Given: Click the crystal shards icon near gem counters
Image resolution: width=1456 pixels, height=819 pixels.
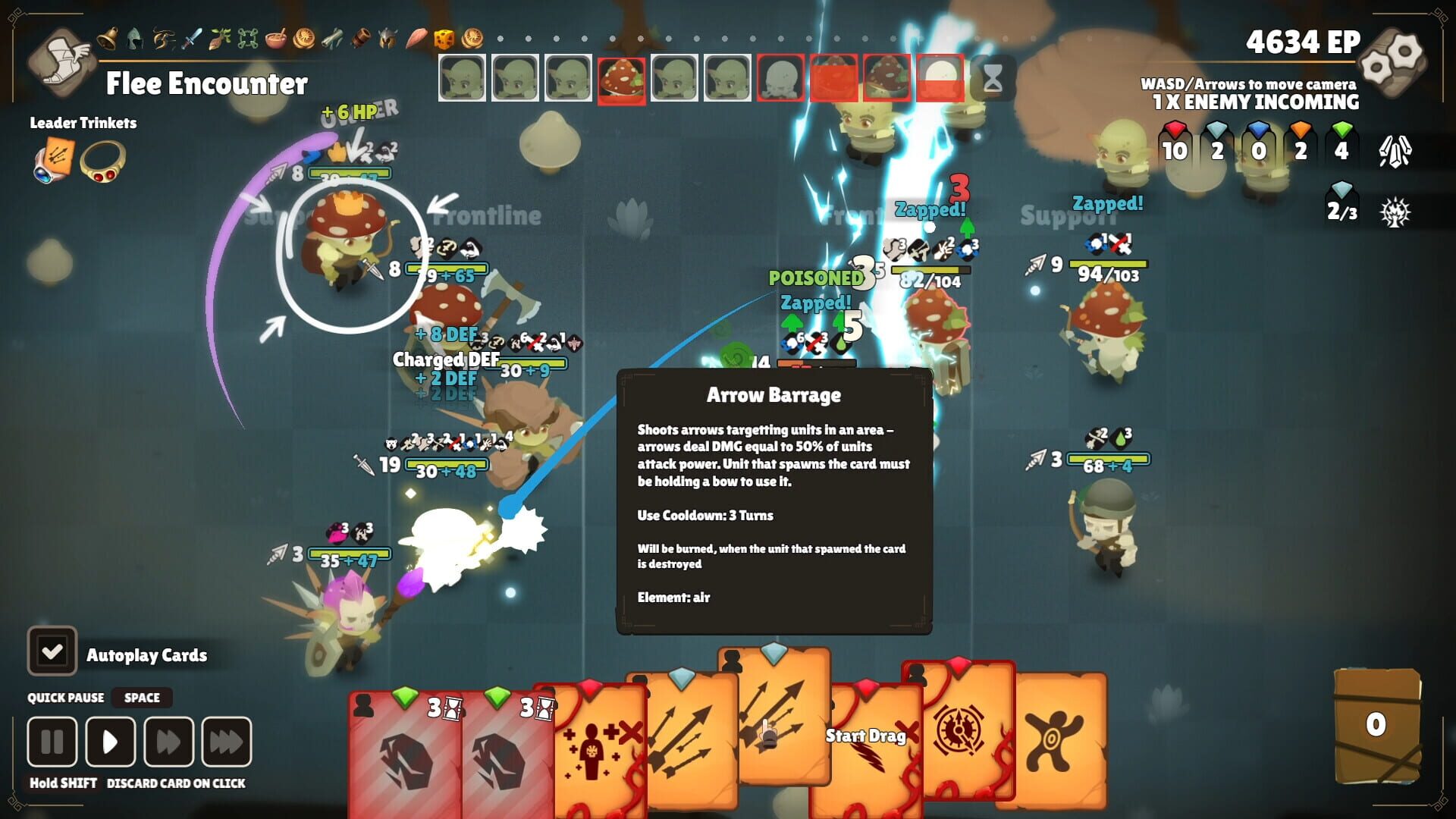Looking at the screenshot, I should pos(1395,152).
